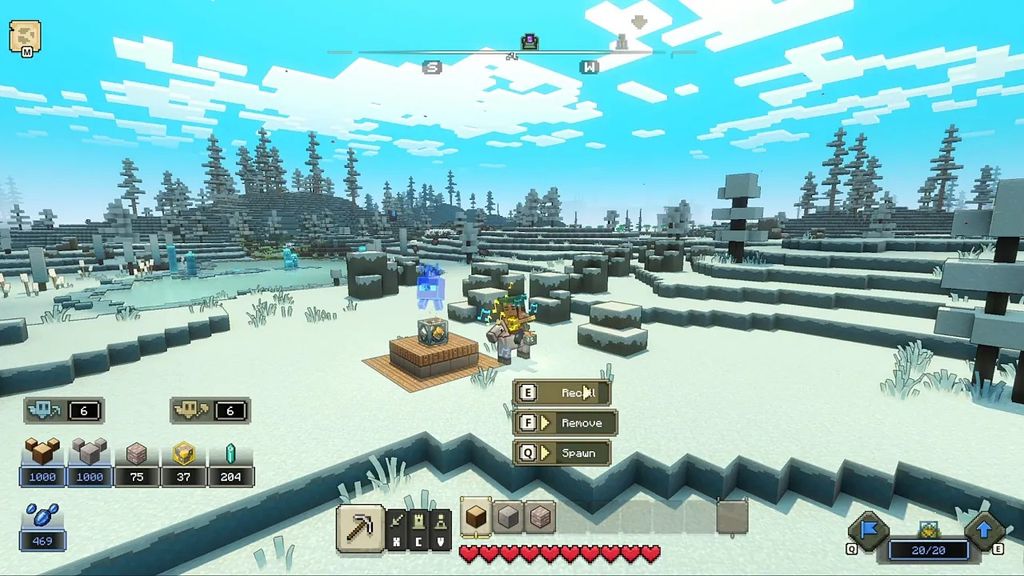Click the wood resource icon
The image size is (1024, 576).
(42, 452)
